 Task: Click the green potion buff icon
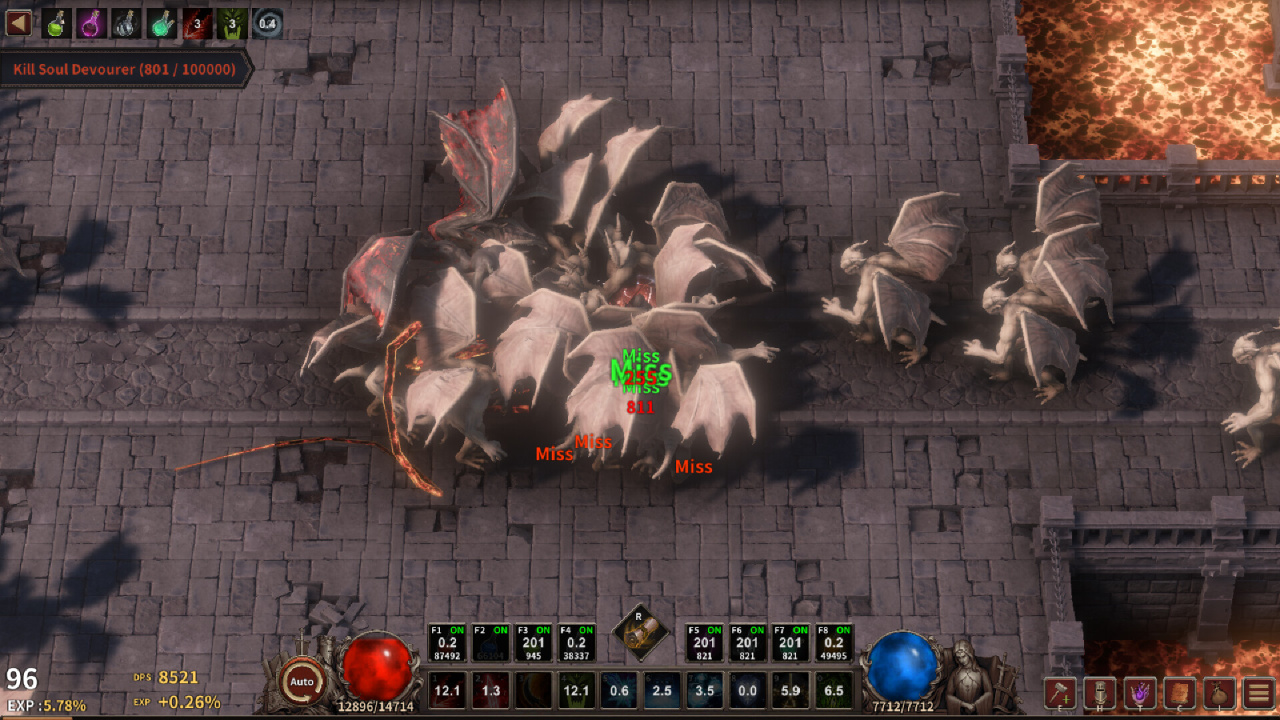56,23
